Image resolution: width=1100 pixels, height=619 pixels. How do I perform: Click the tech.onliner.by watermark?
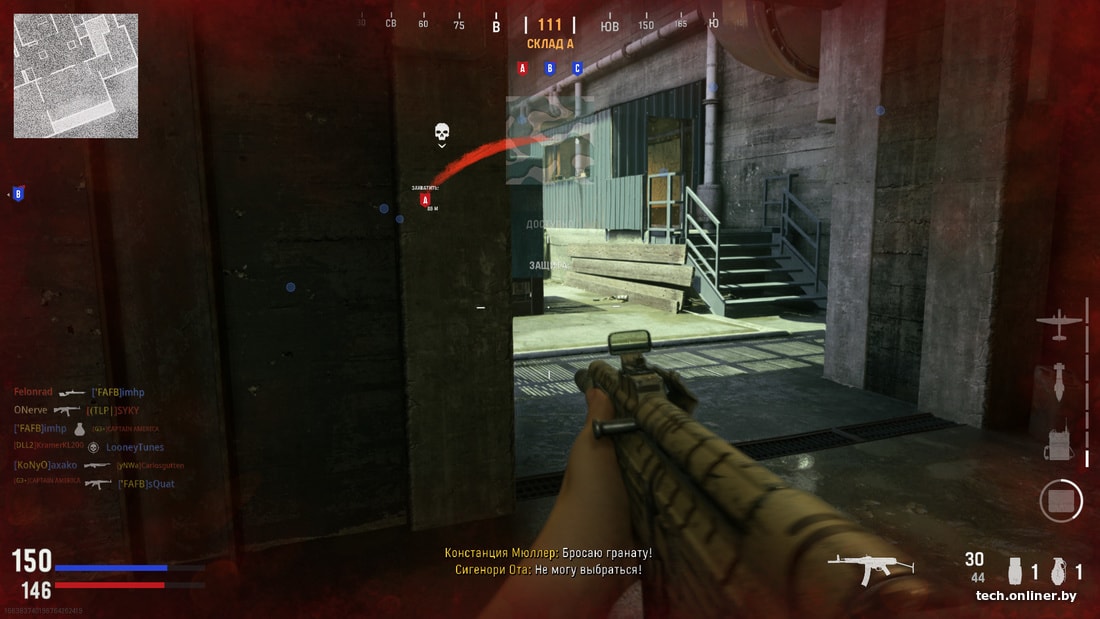point(1026,596)
